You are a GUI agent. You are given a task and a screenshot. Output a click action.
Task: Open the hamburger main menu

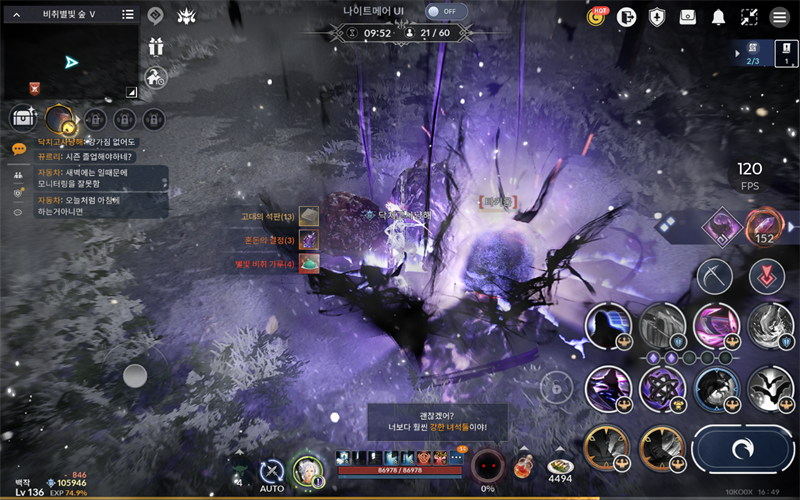[780, 16]
